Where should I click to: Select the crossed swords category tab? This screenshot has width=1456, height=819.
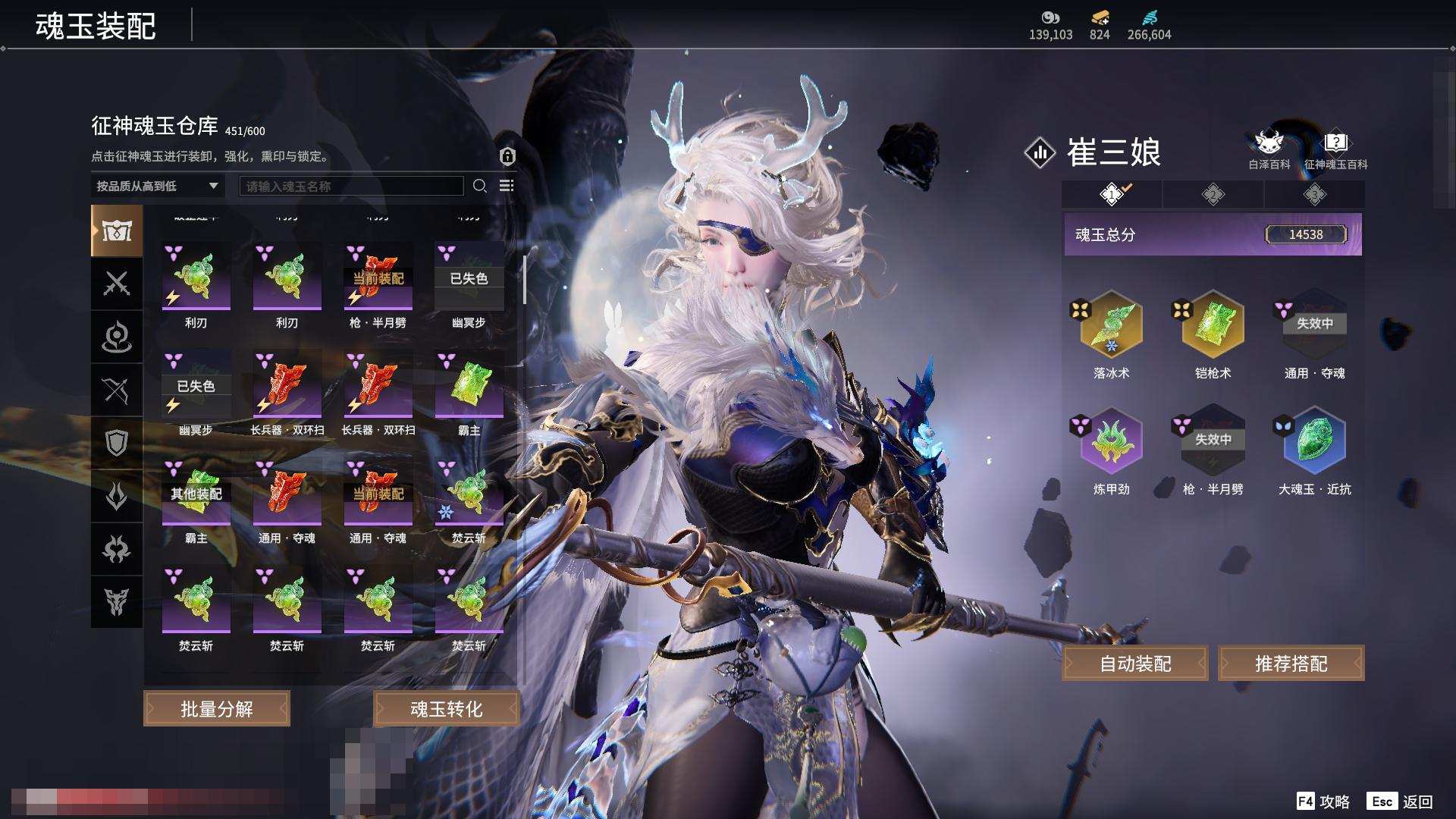117,284
